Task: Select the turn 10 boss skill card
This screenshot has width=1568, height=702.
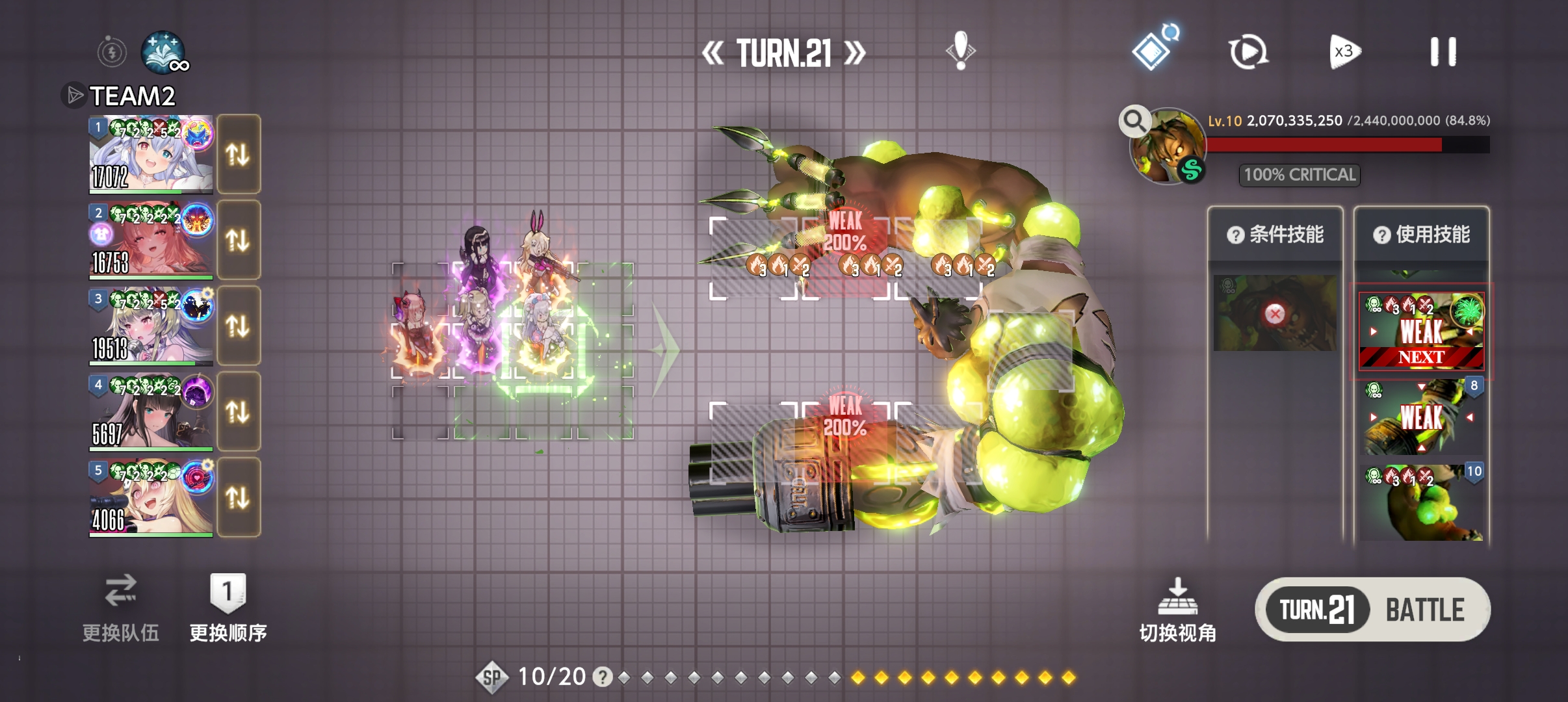Action: click(x=1422, y=502)
